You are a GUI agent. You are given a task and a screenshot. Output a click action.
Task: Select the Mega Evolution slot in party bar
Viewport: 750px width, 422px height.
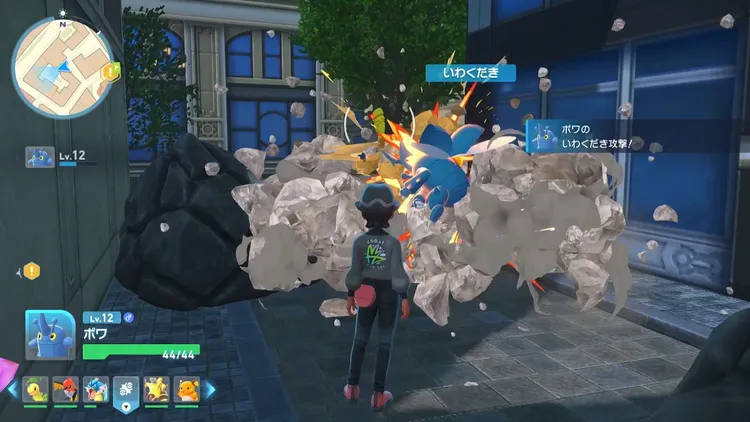pyautogui.click(x=126, y=389)
